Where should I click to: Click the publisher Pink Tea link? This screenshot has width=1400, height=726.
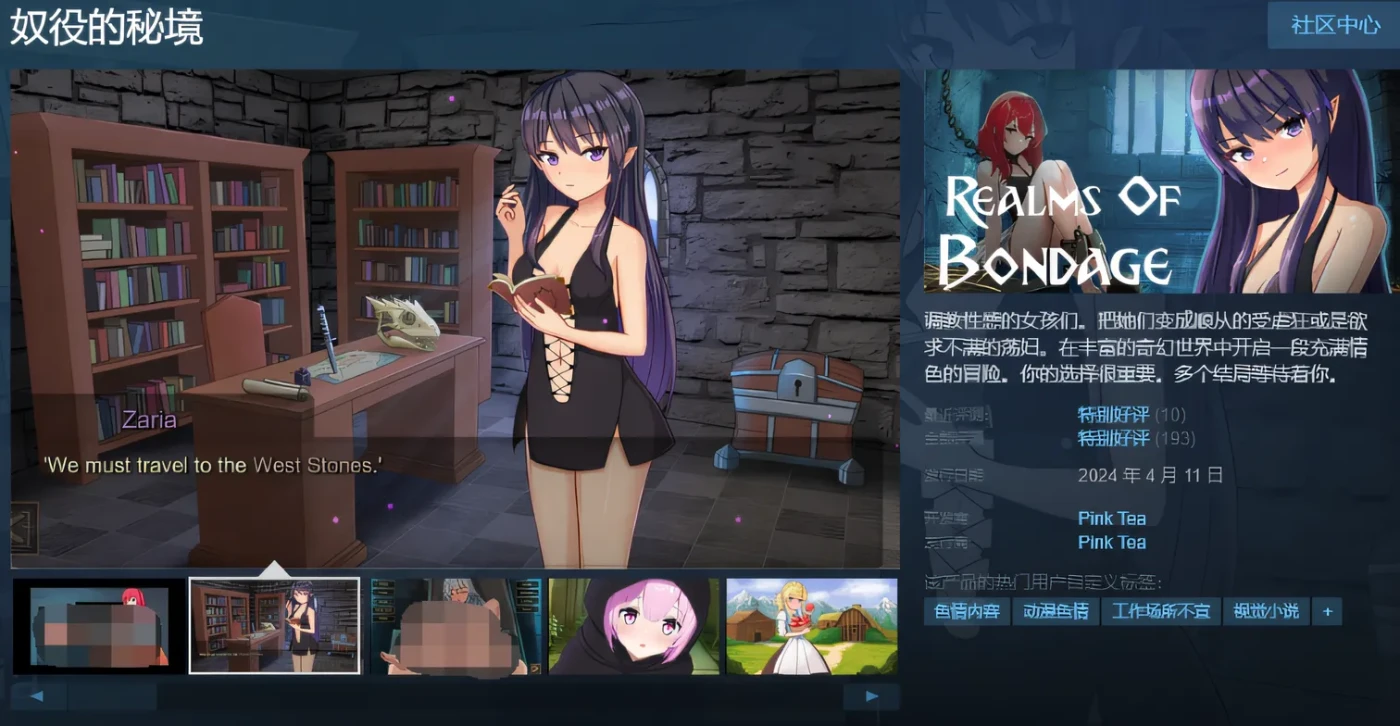tap(1112, 542)
